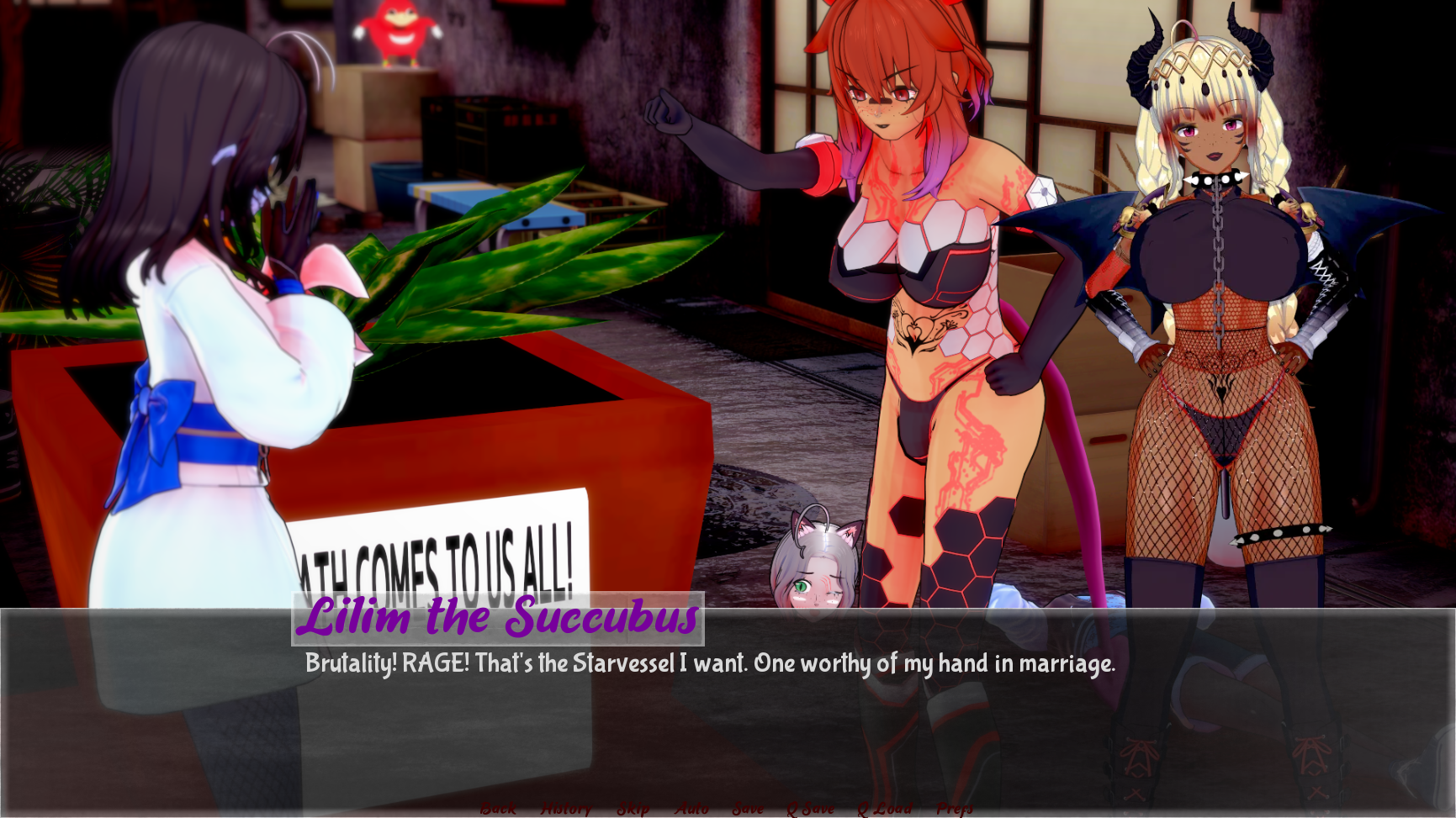Quick load with Q.Load
This screenshot has height=818, width=1456.
point(884,808)
